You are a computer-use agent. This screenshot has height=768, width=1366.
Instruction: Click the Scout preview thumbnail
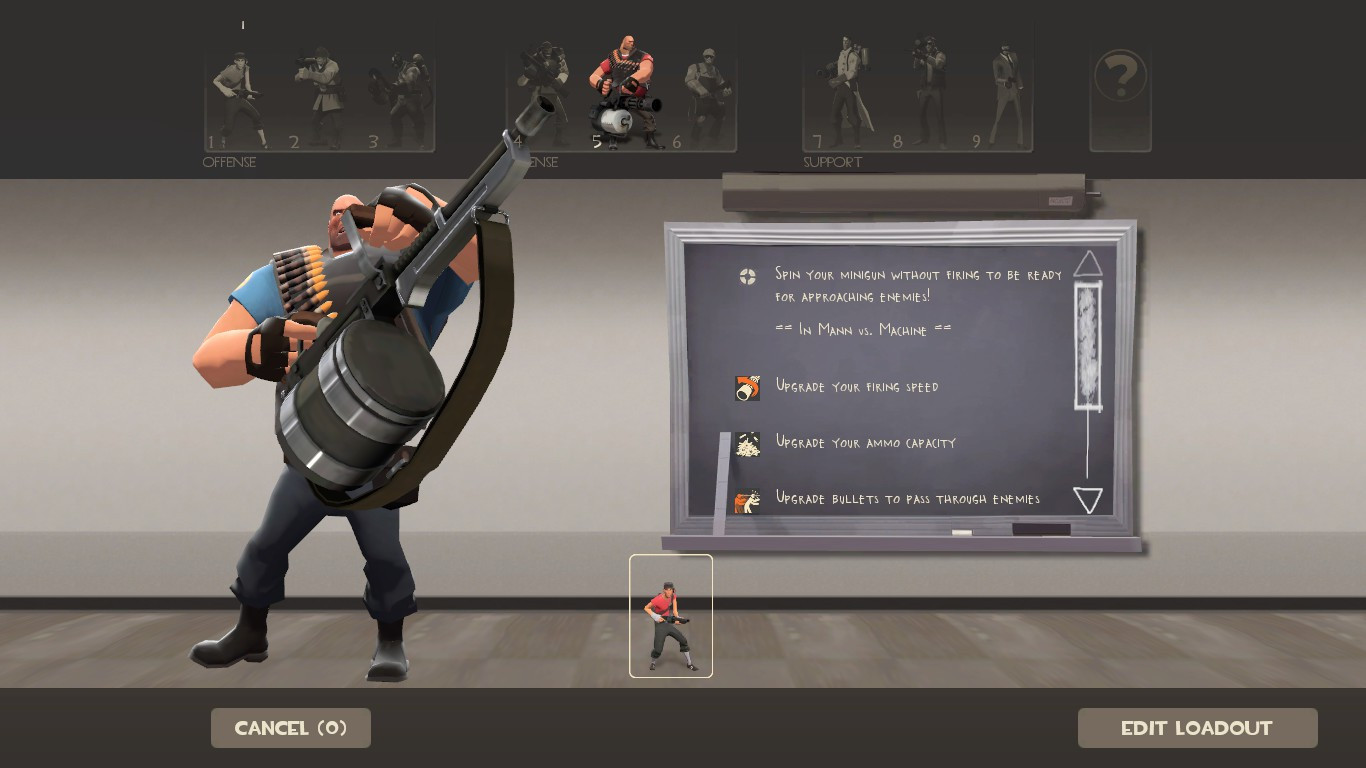pyautogui.click(x=670, y=614)
